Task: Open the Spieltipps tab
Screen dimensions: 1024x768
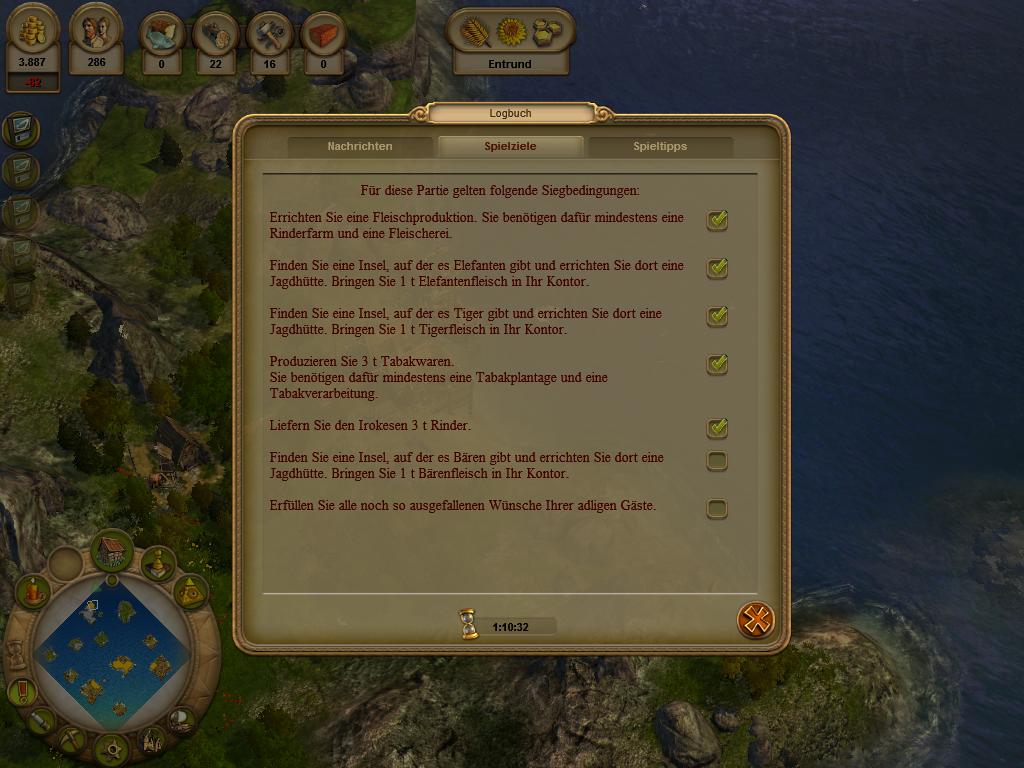Action: (x=660, y=146)
